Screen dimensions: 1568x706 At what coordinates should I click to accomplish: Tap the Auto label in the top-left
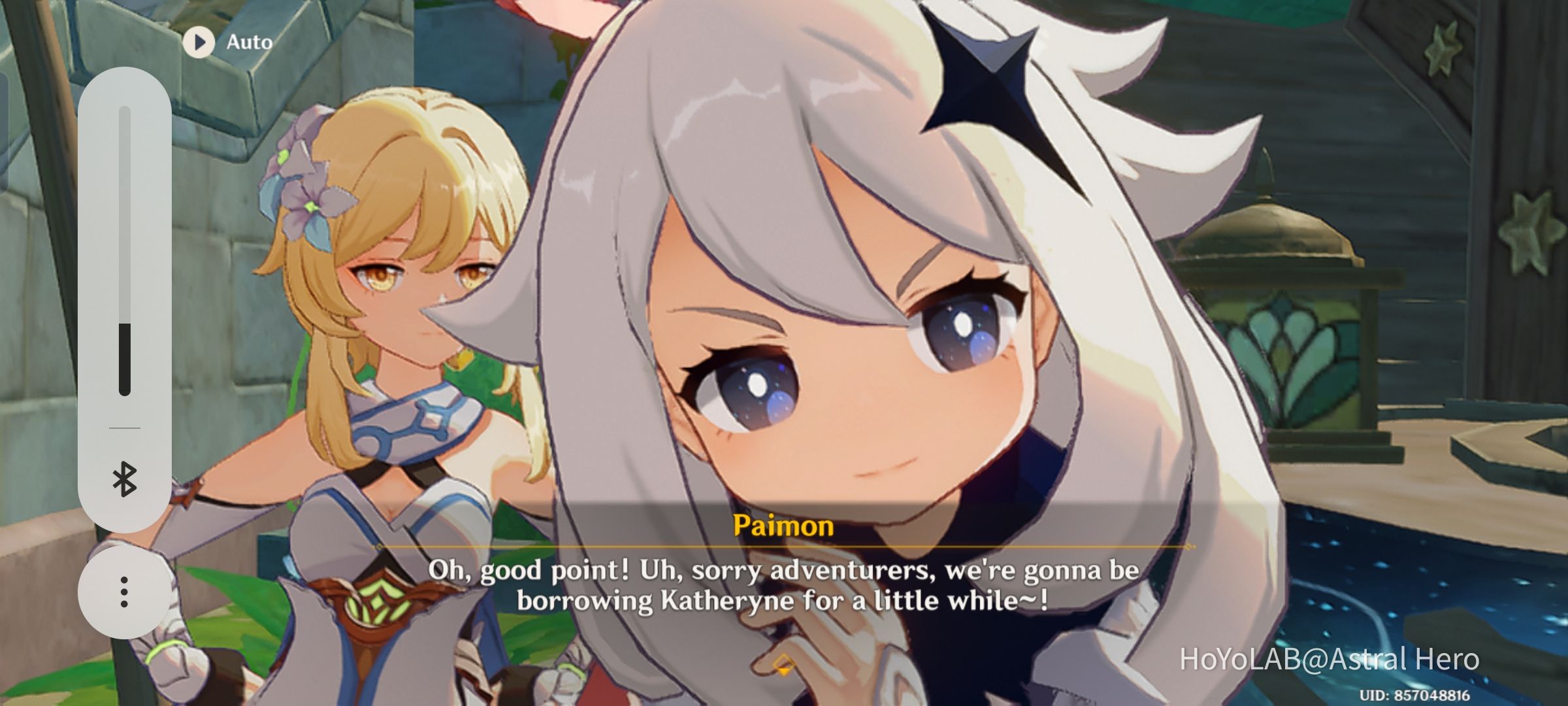pos(249,42)
